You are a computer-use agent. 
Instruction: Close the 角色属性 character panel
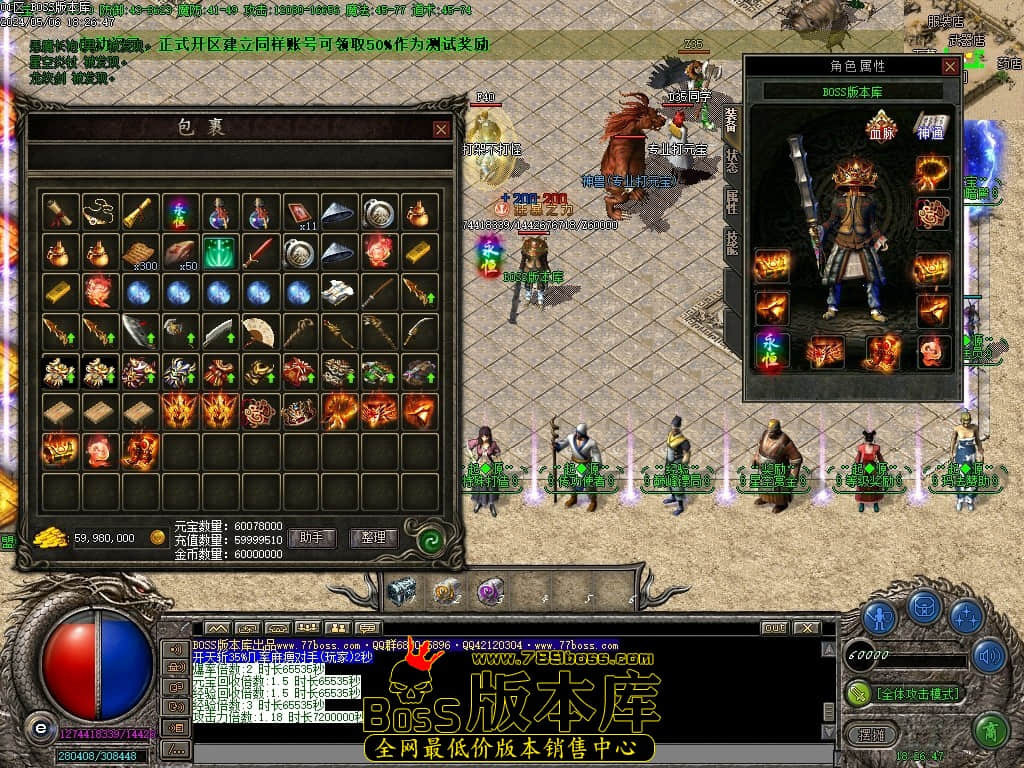click(x=949, y=66)
